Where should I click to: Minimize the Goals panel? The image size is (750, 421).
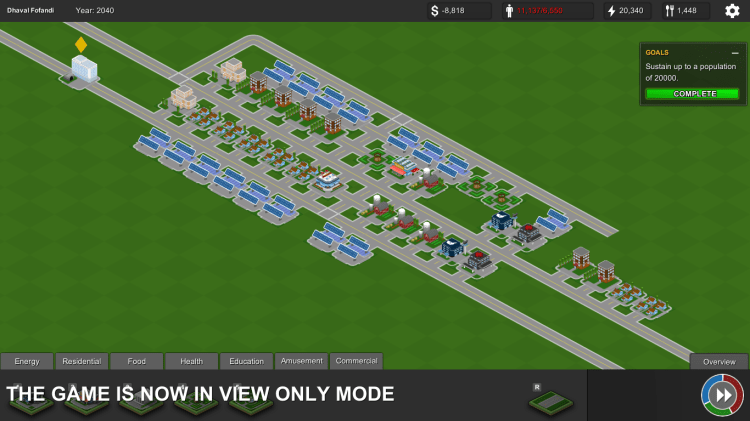(735, 52)
